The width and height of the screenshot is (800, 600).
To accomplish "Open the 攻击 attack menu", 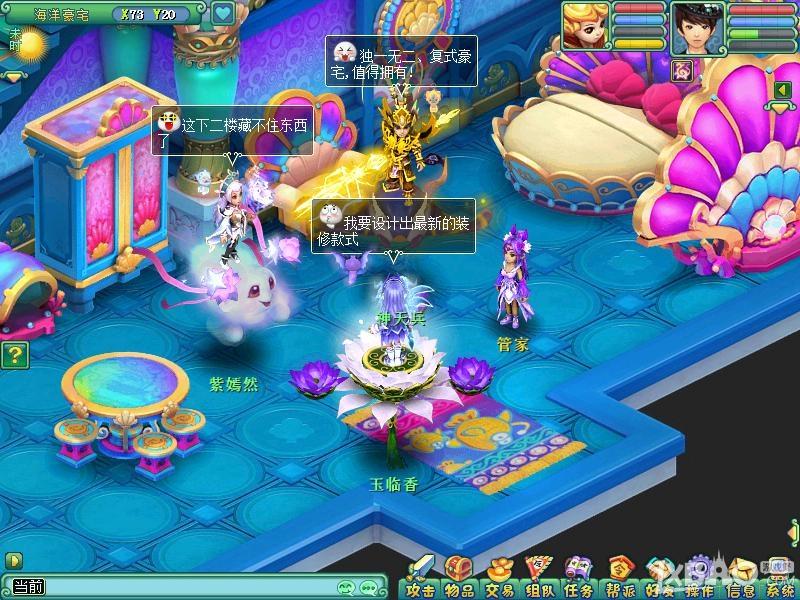I will pos(421,578).
